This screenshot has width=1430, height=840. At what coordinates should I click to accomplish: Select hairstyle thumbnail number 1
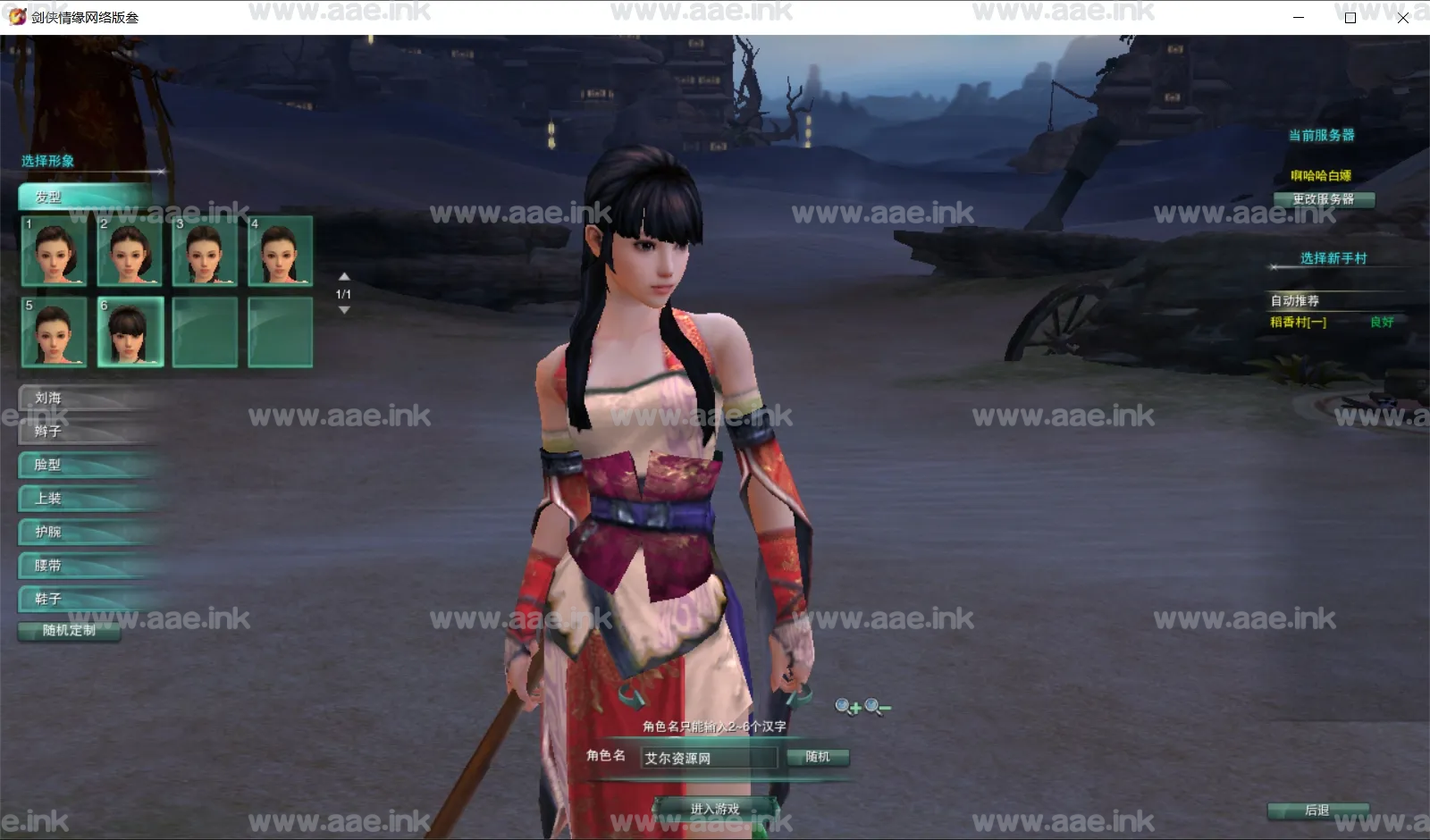[55, 250]
